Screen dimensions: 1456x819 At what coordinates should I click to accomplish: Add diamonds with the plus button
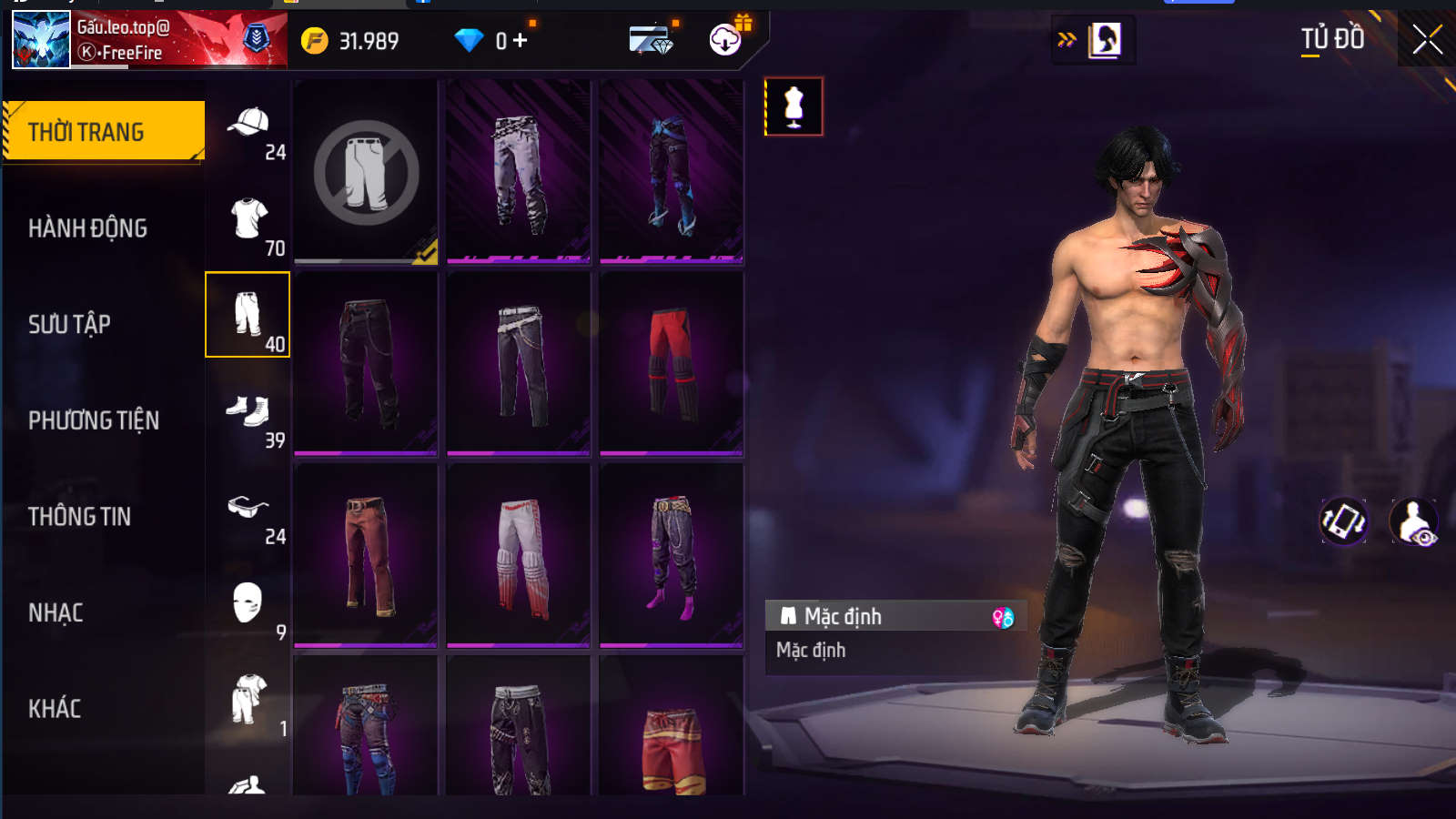tap(520, 41)
